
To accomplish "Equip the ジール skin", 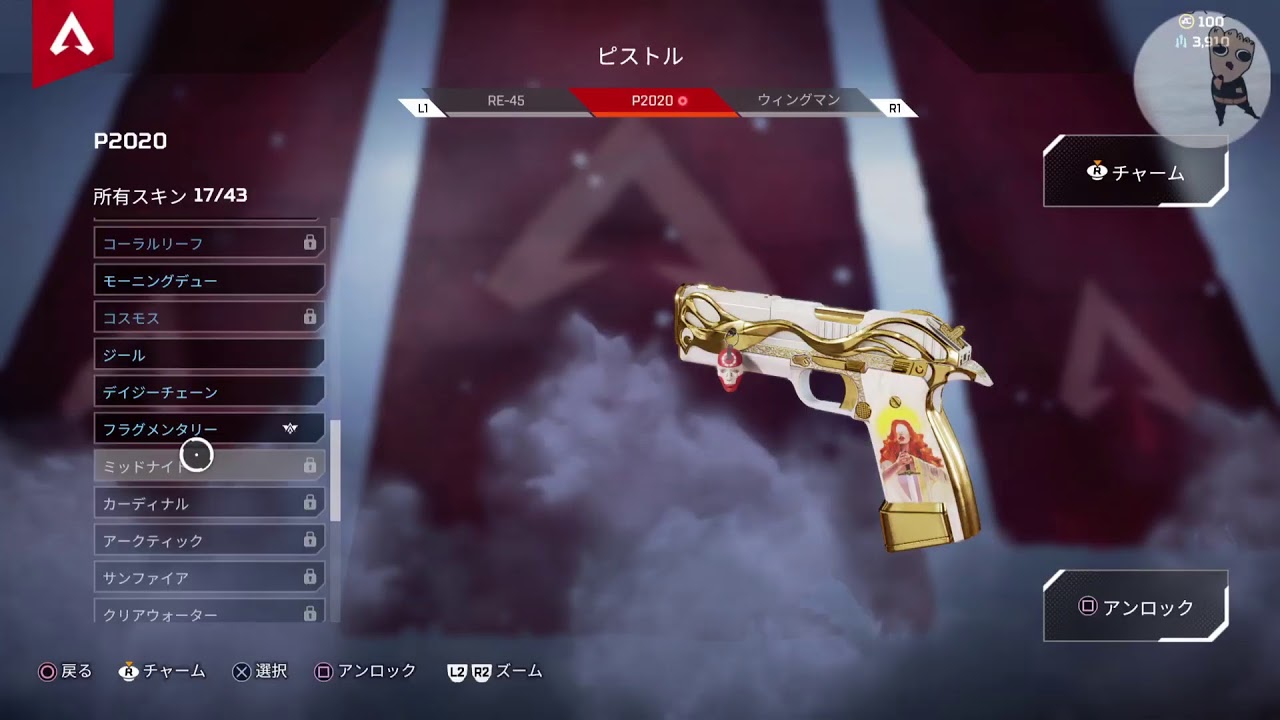I will point(209,355).
